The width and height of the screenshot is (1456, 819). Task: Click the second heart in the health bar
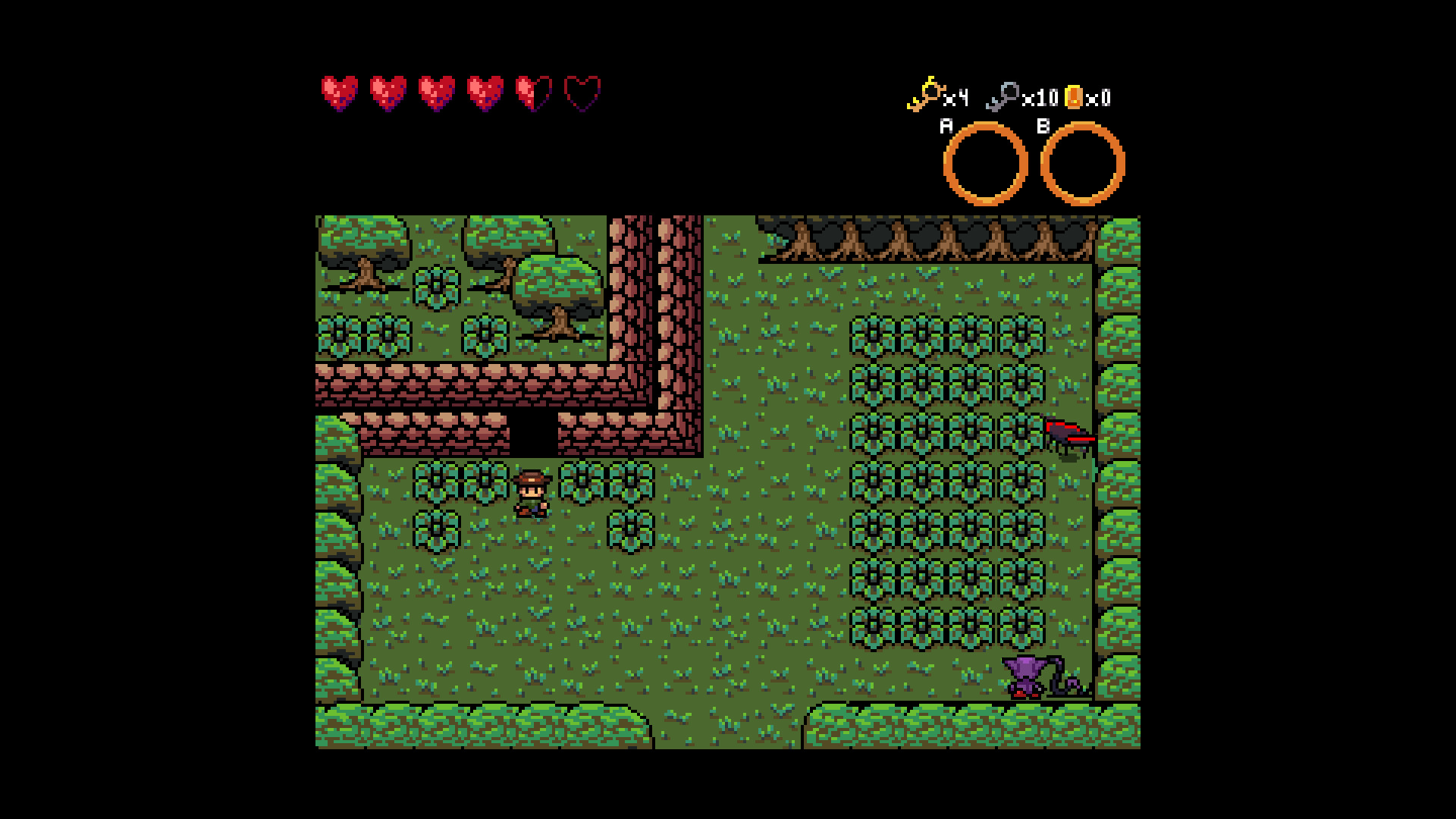pyautogui.click(x=388, y=93)
